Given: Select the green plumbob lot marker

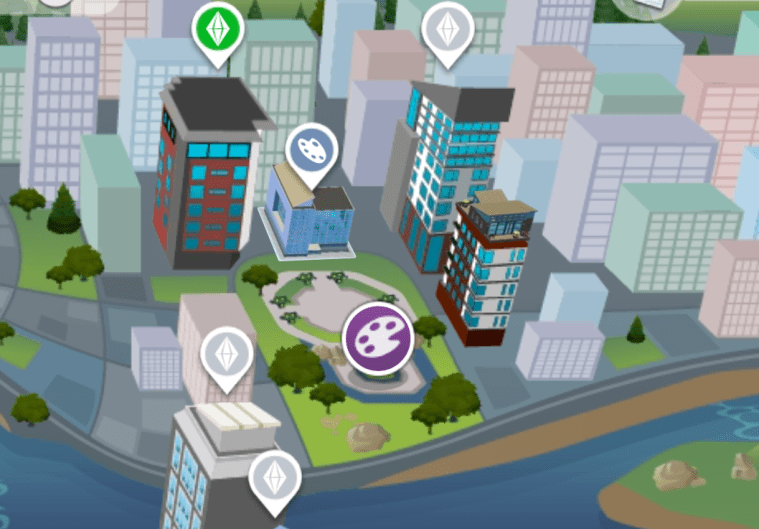Looking at the screenshot, I should (x=219, y=30).
